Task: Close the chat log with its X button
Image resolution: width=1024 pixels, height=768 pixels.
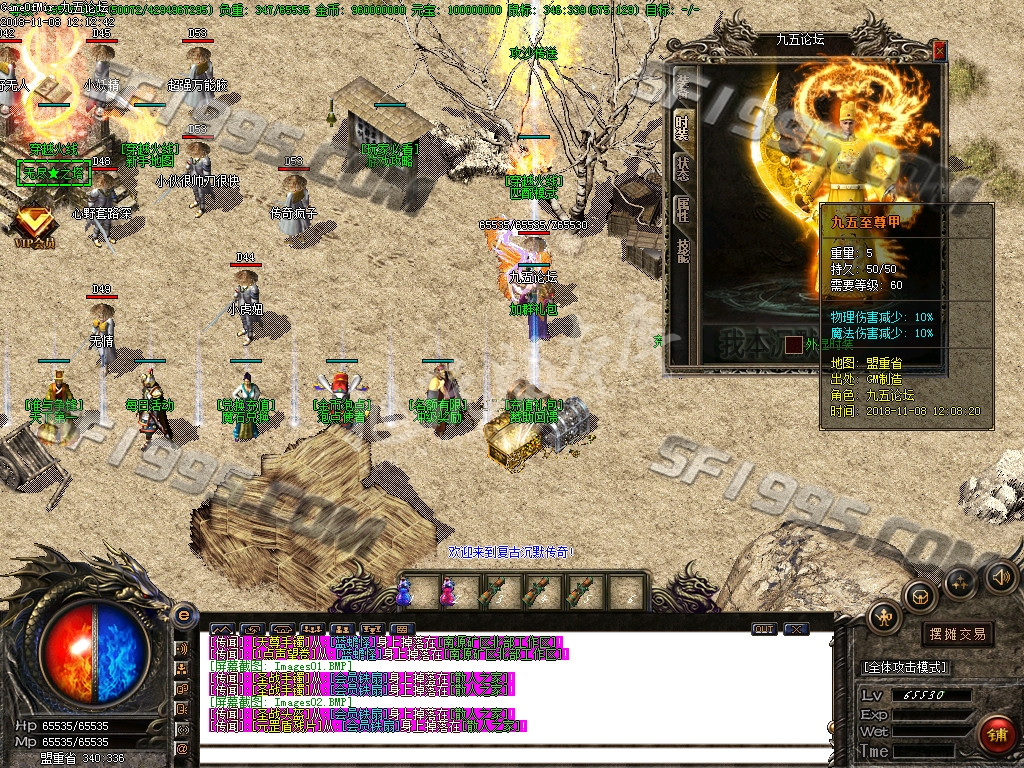Action: 796,629
